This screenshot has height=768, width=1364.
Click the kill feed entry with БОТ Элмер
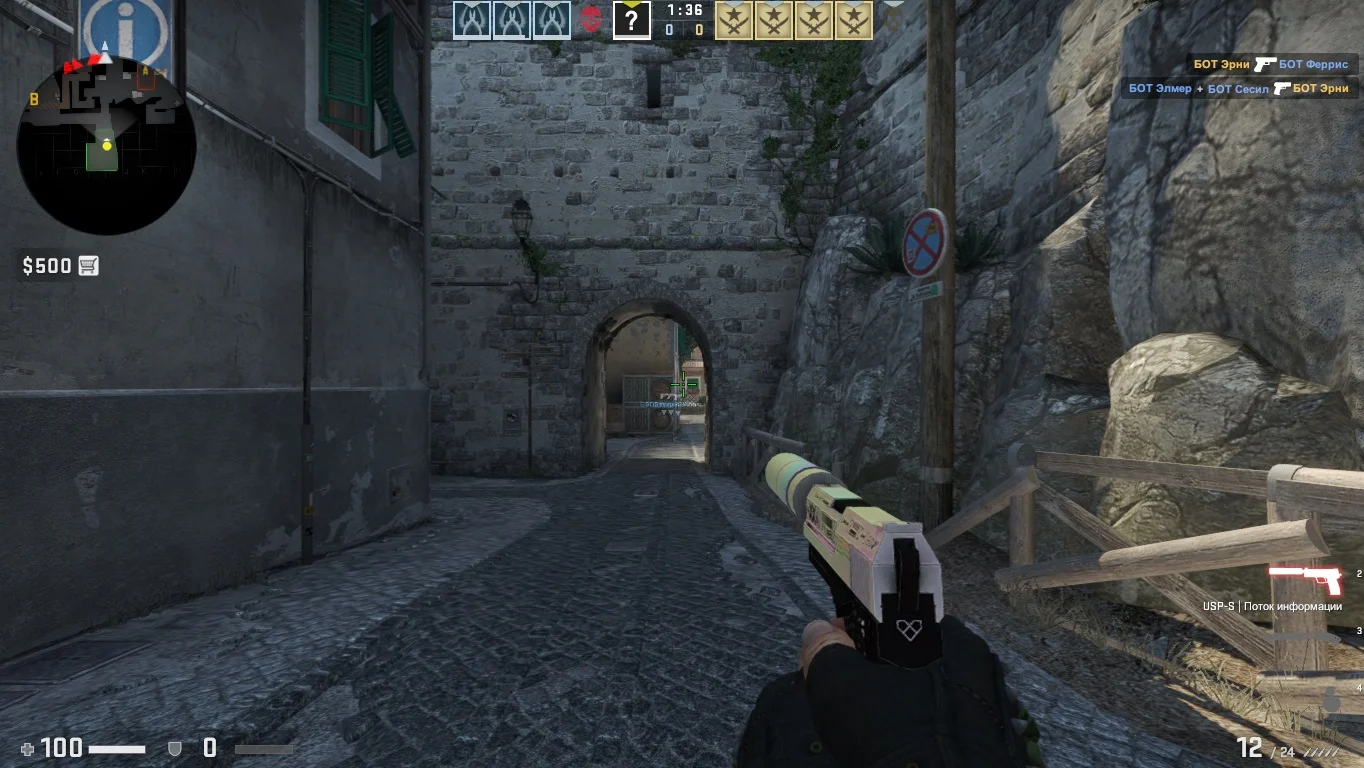click(1238, 88)
